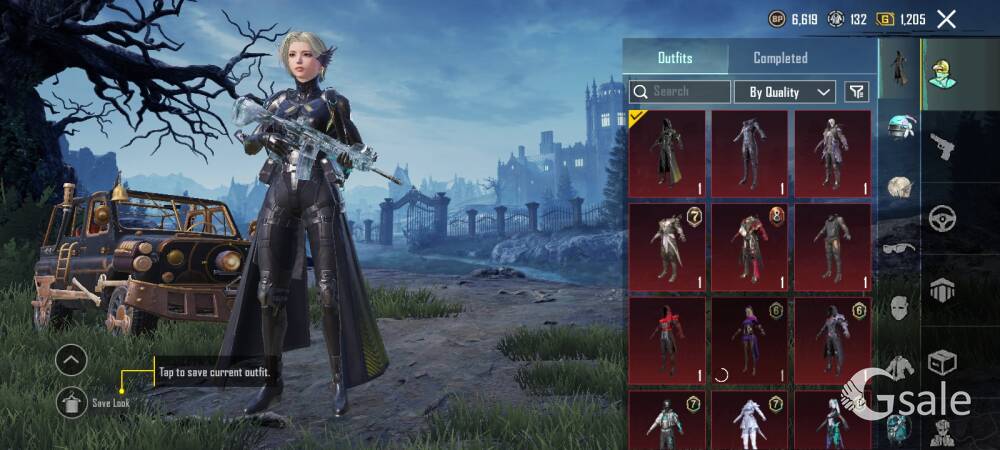Open the outfit filter funnel button

[x=856, y=92]
